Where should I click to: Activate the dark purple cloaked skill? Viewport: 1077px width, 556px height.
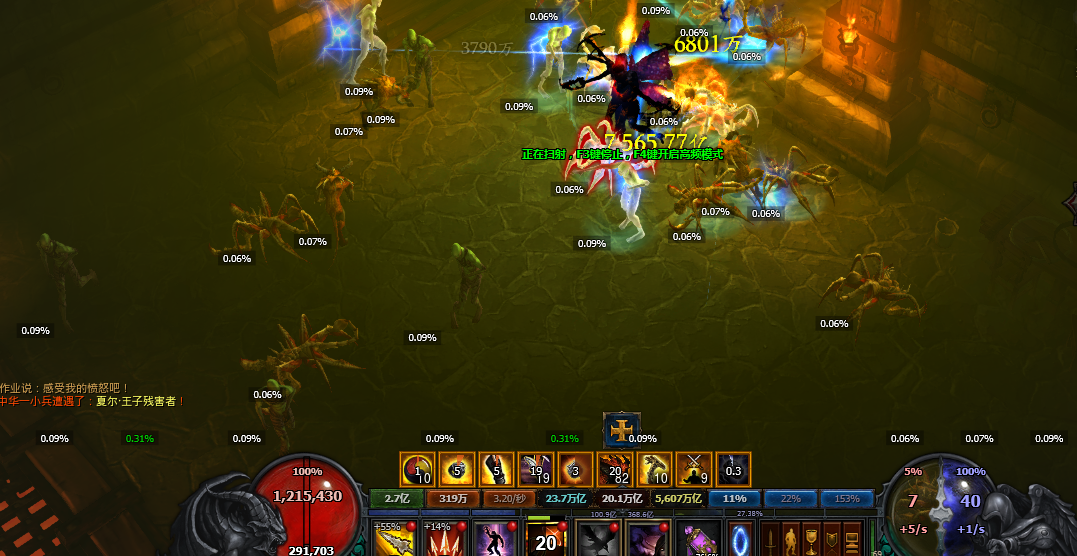(647, 539)
